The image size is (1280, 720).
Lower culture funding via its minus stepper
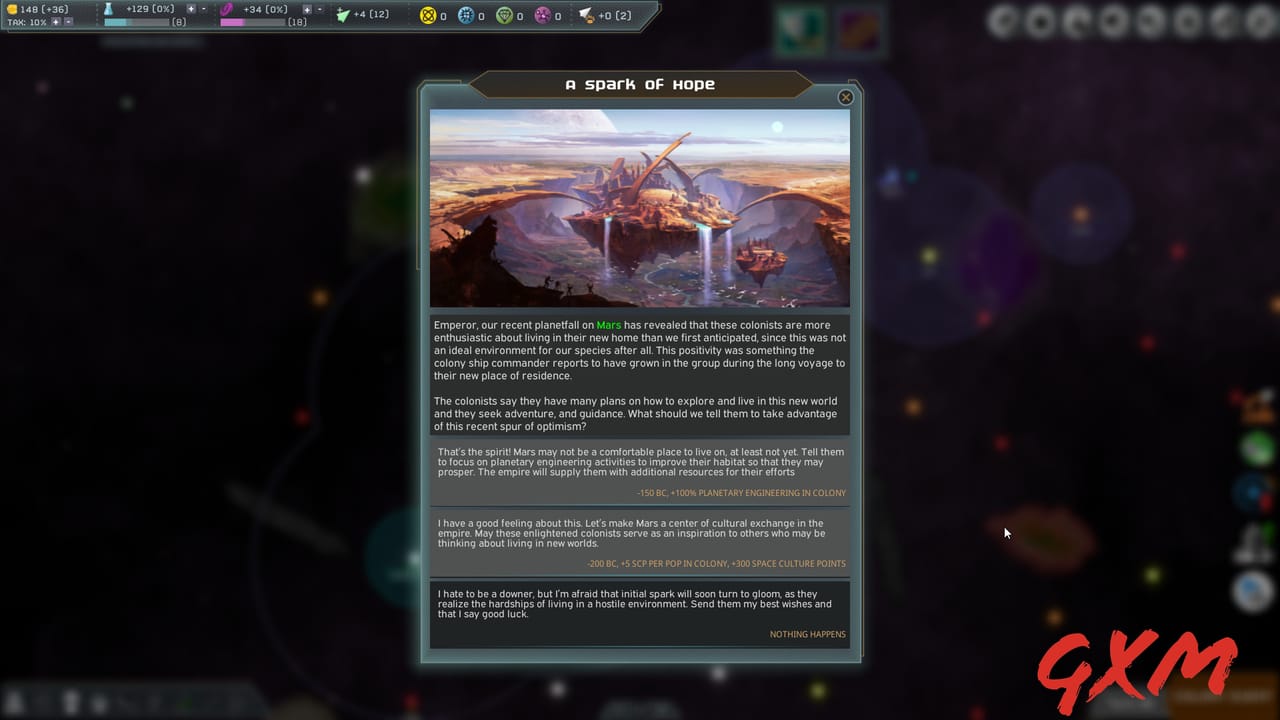click(320, 8)
